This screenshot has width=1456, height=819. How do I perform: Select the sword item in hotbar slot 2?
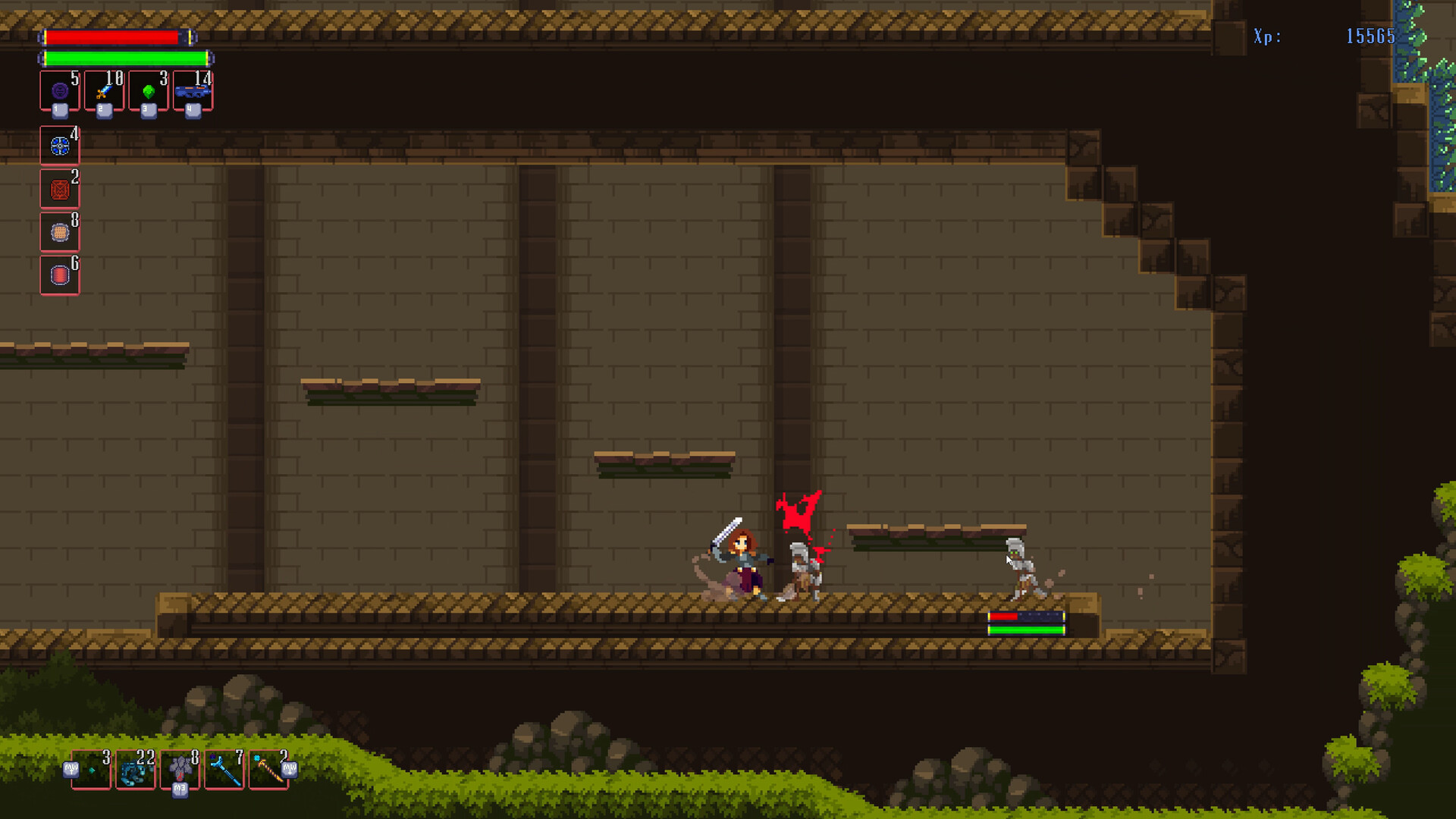click(x=103, y=91)
